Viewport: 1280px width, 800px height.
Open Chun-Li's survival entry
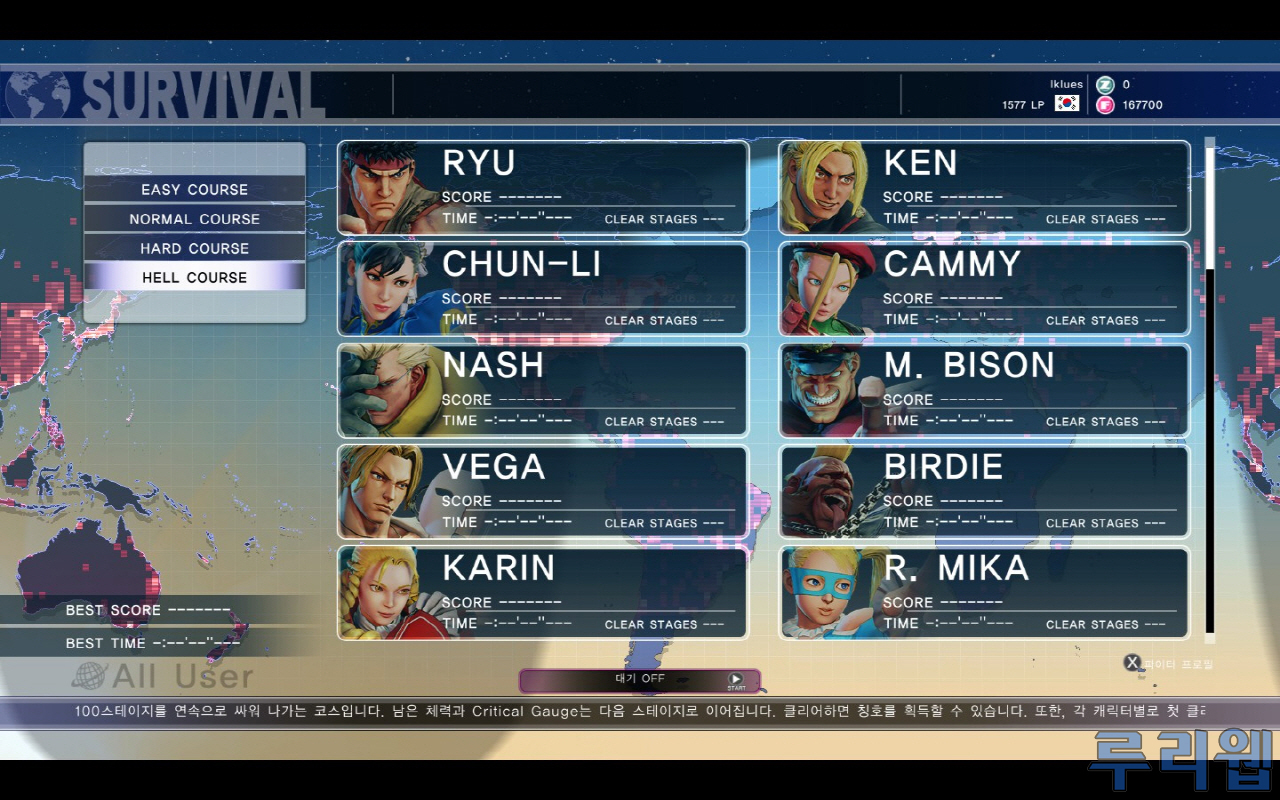coord(543,289)
